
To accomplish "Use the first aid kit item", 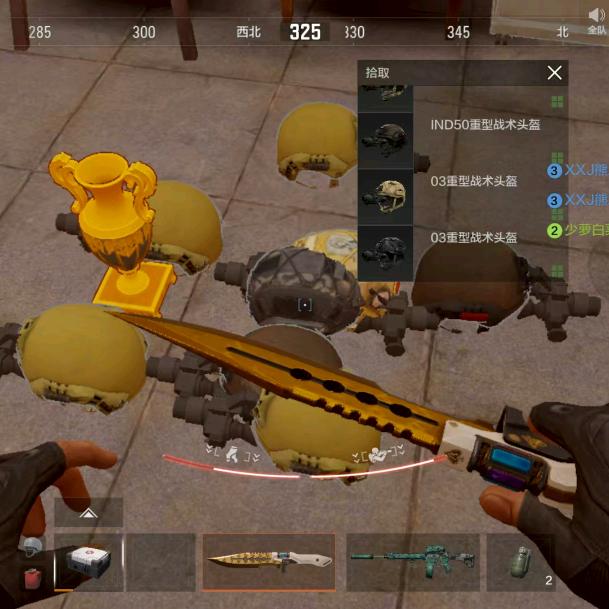I will click(89, 563).
